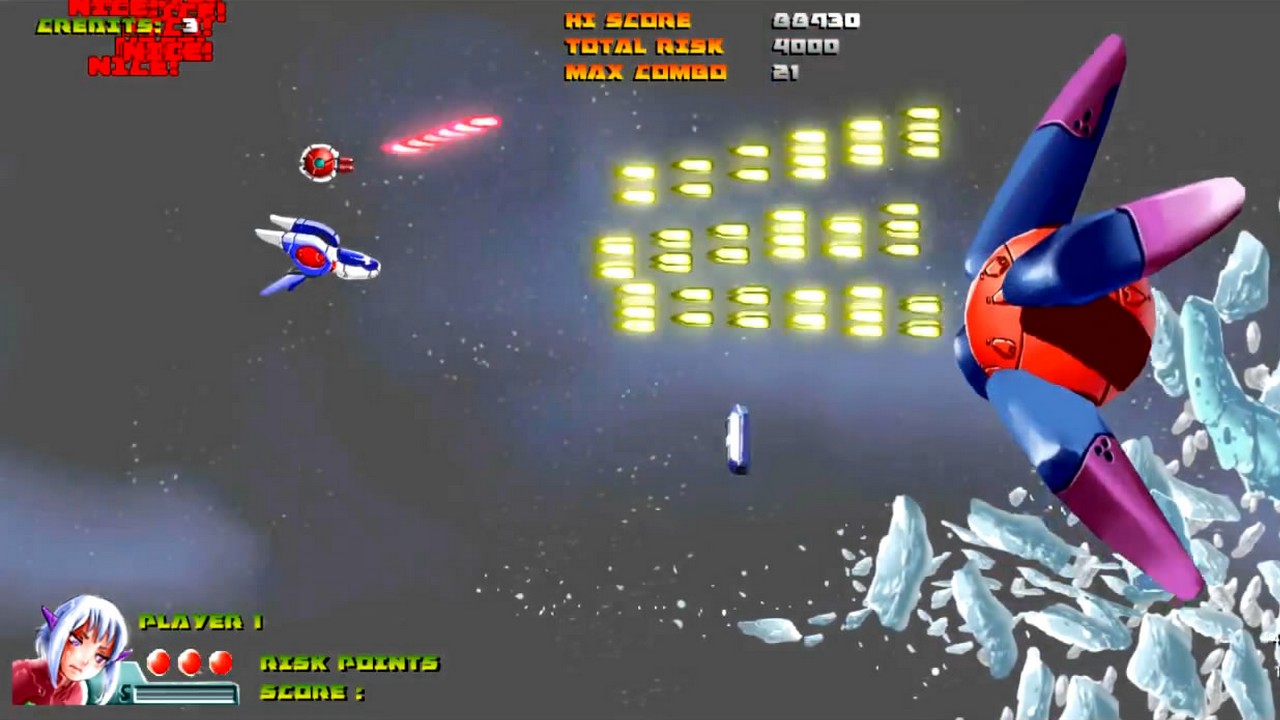This screenshot has width=1280, height=720.
Task: Click the first red life orb
Action: pyautogui.click(x=157, y=662)
